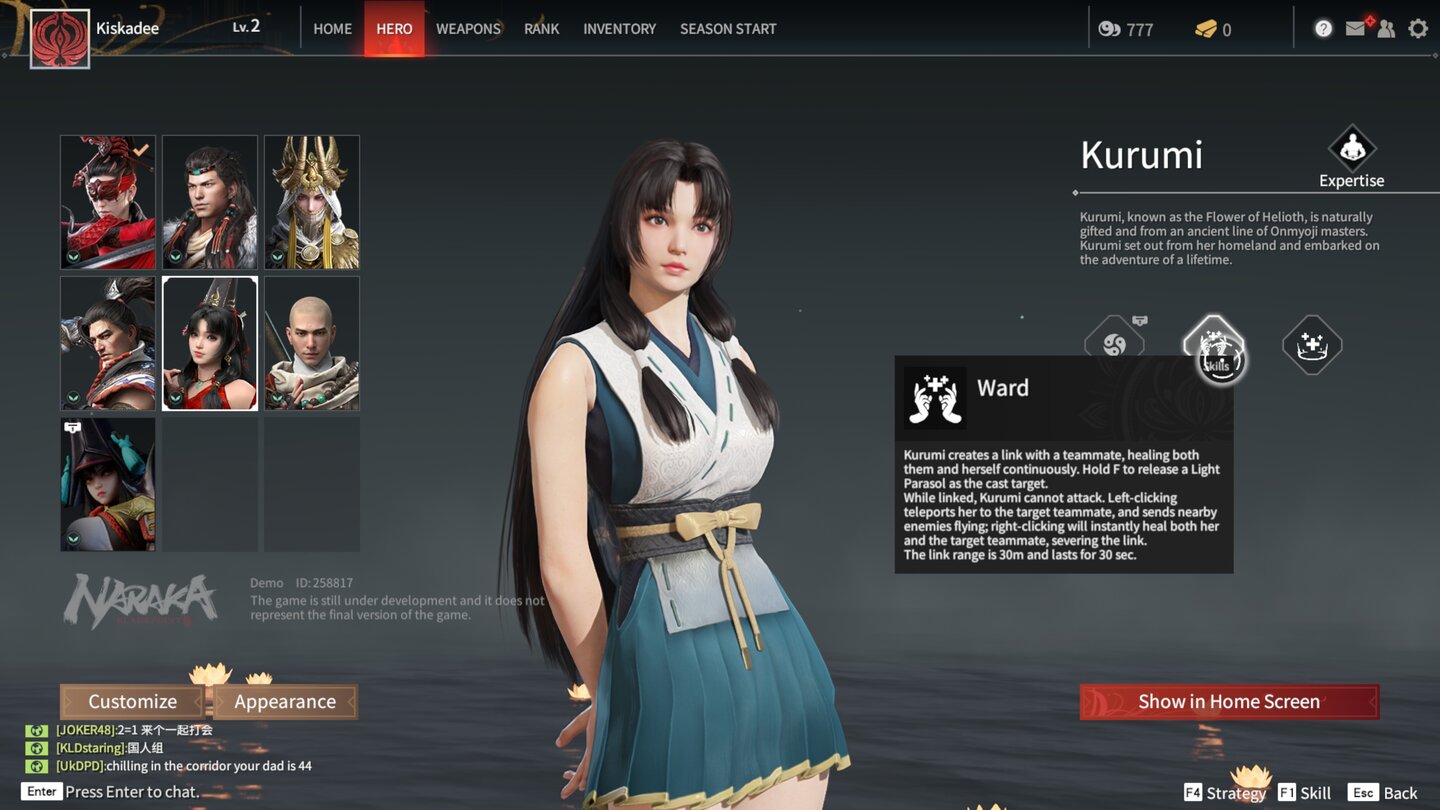Open the Appearance customization screen
Image resolution: width=1440 pixels, height=810 pixels.
(x=285, y=701)
